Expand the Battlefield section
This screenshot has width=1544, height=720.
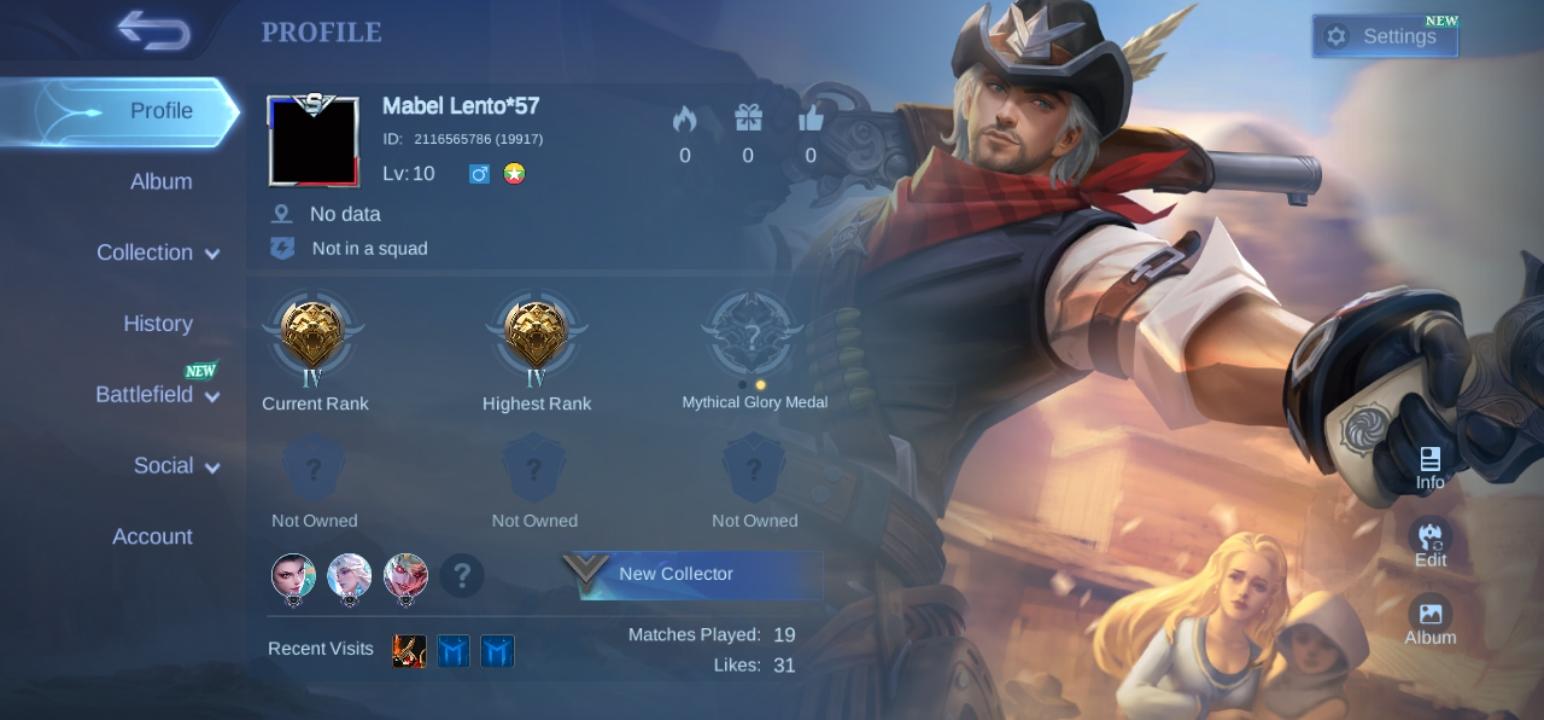(156, 395)
